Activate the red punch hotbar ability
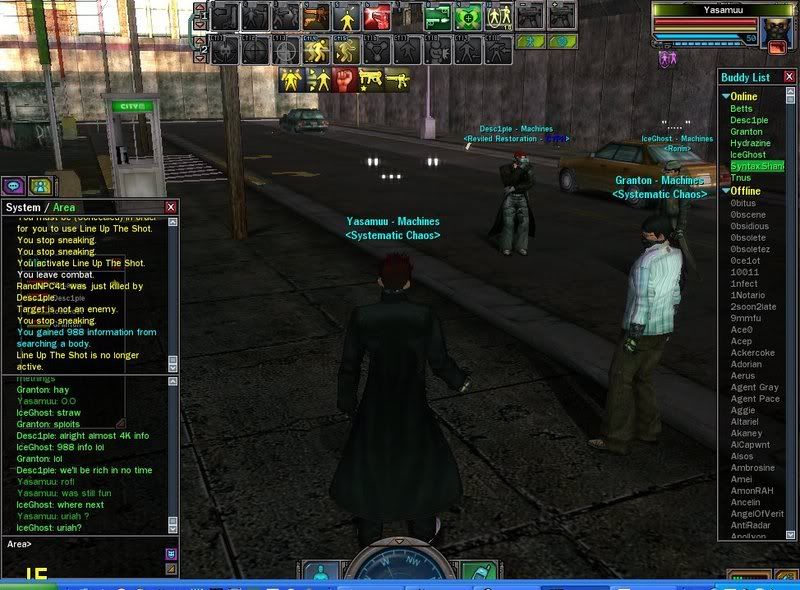 (377, 16)
